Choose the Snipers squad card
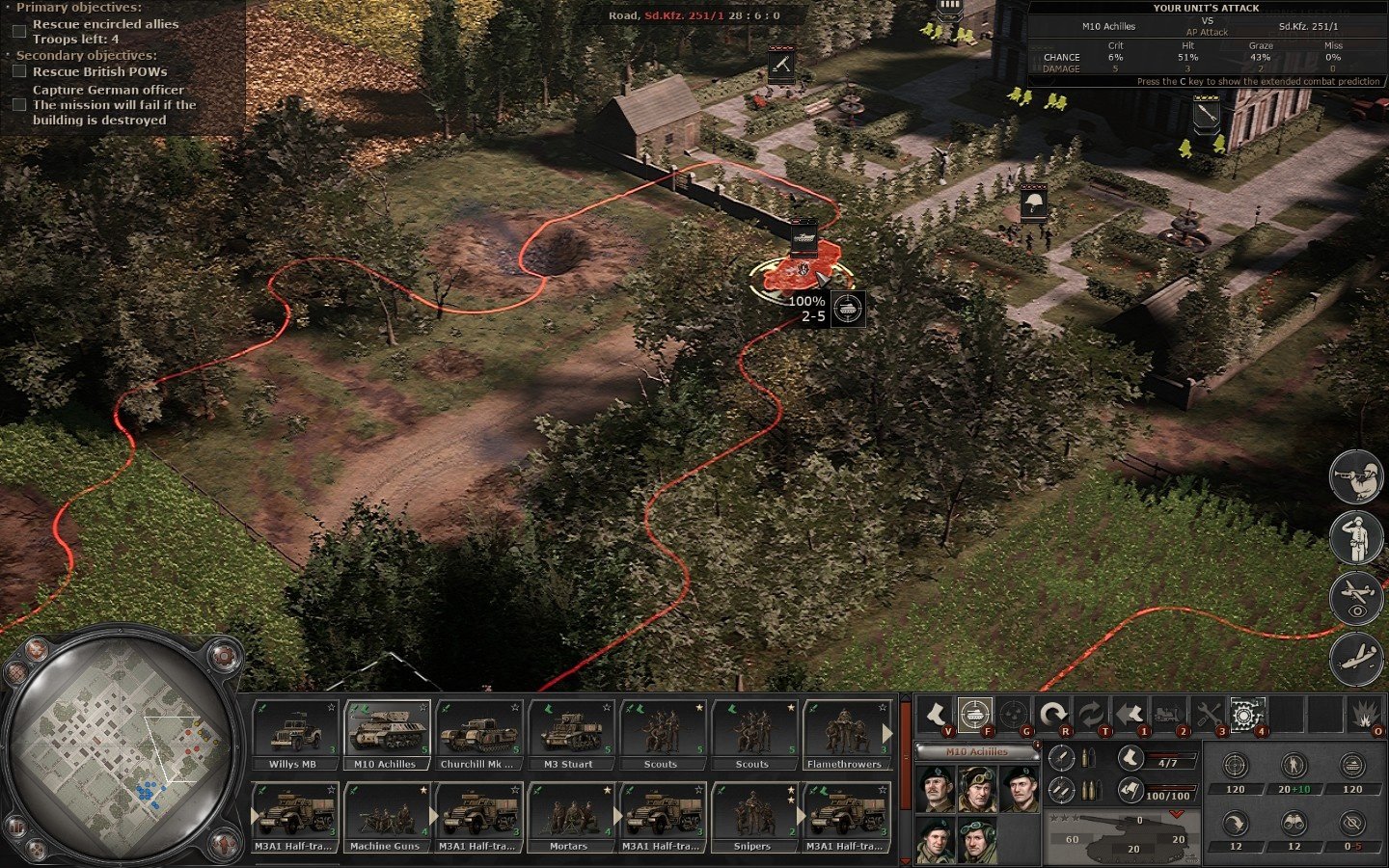 click(x=752, y=817)
